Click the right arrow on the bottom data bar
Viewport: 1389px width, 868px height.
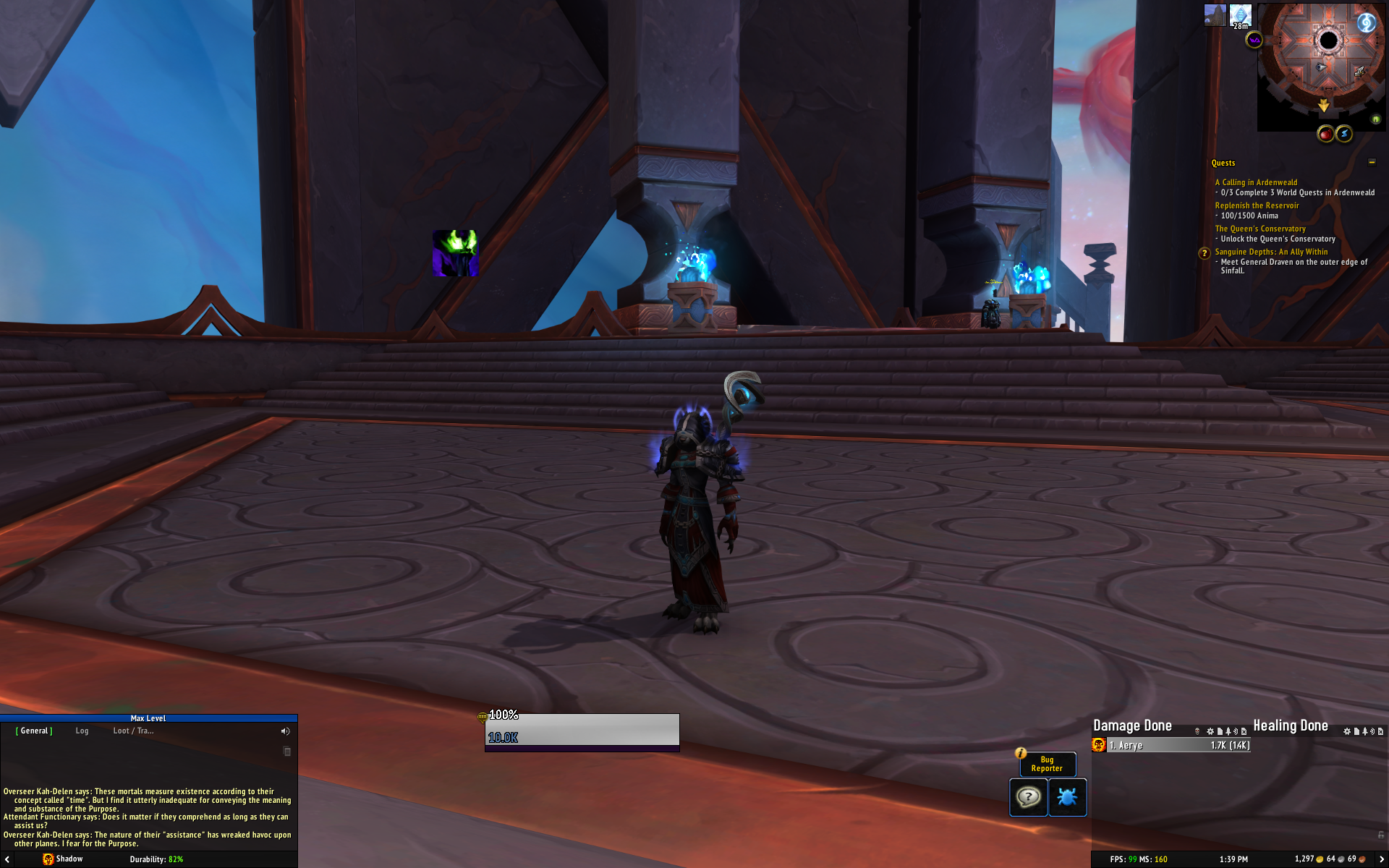pyautogui.click(x=1382, y=859)
